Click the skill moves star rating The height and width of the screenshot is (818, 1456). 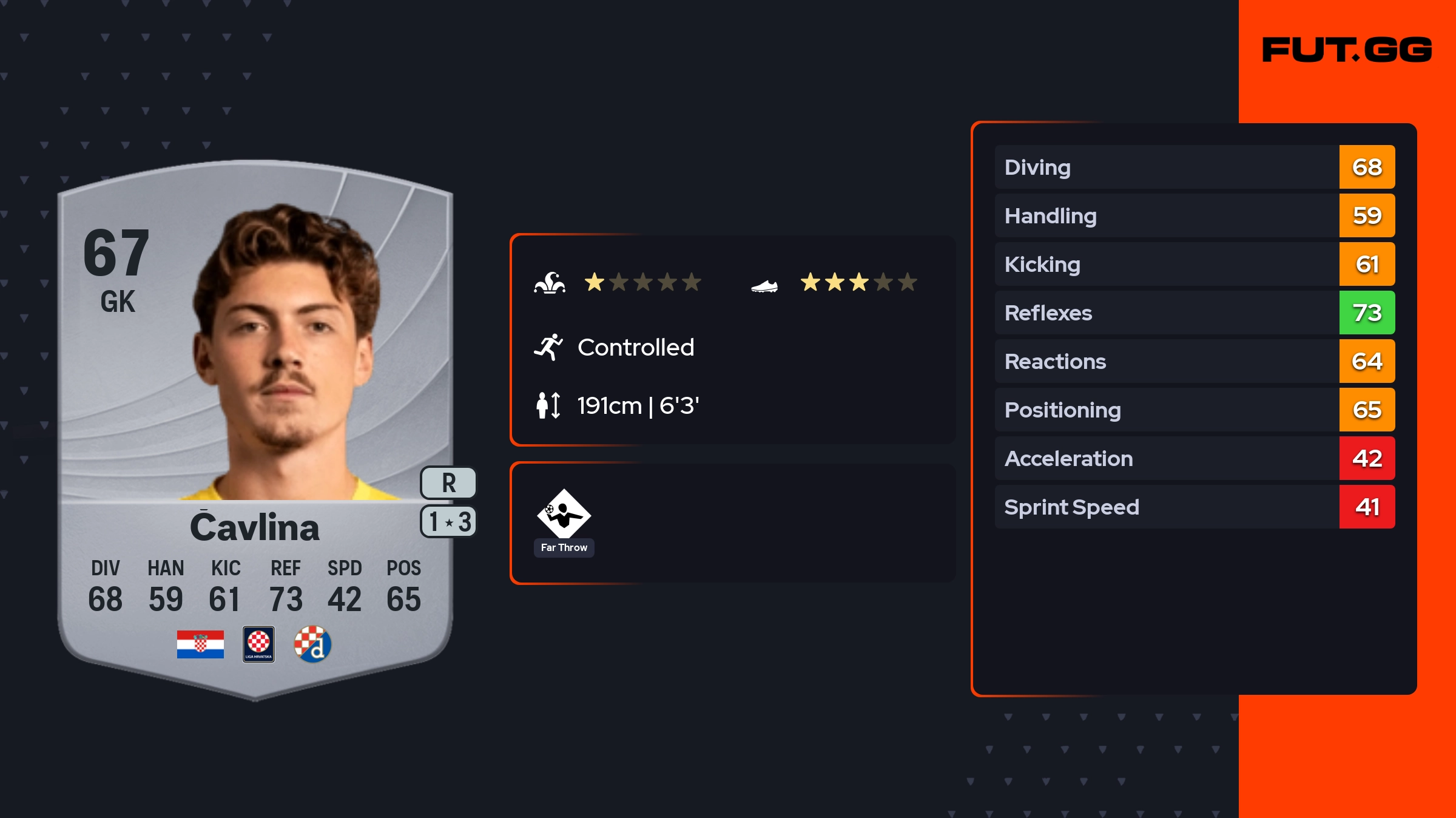(642, 282)
